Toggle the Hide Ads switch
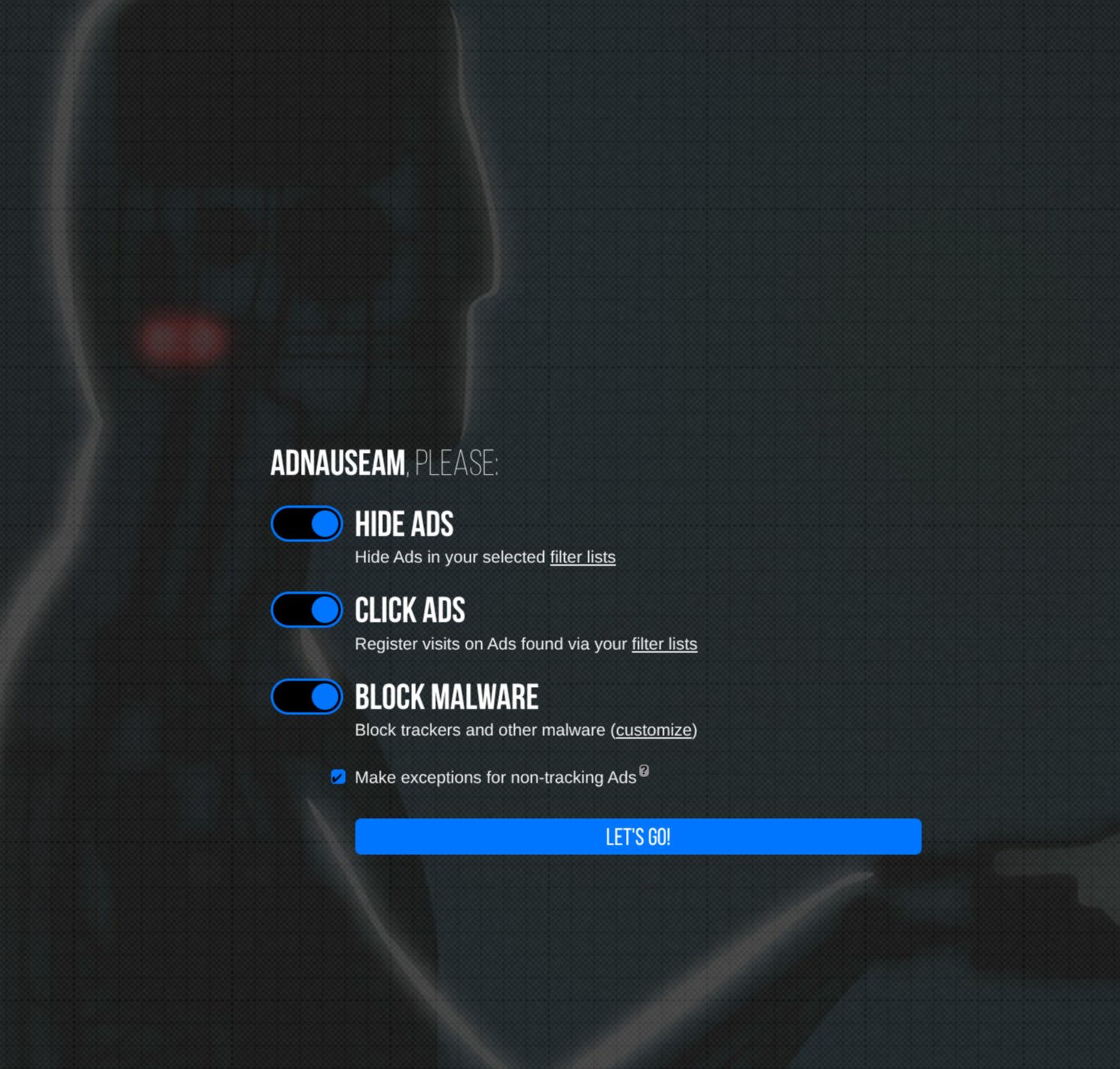 coord(307,524)
